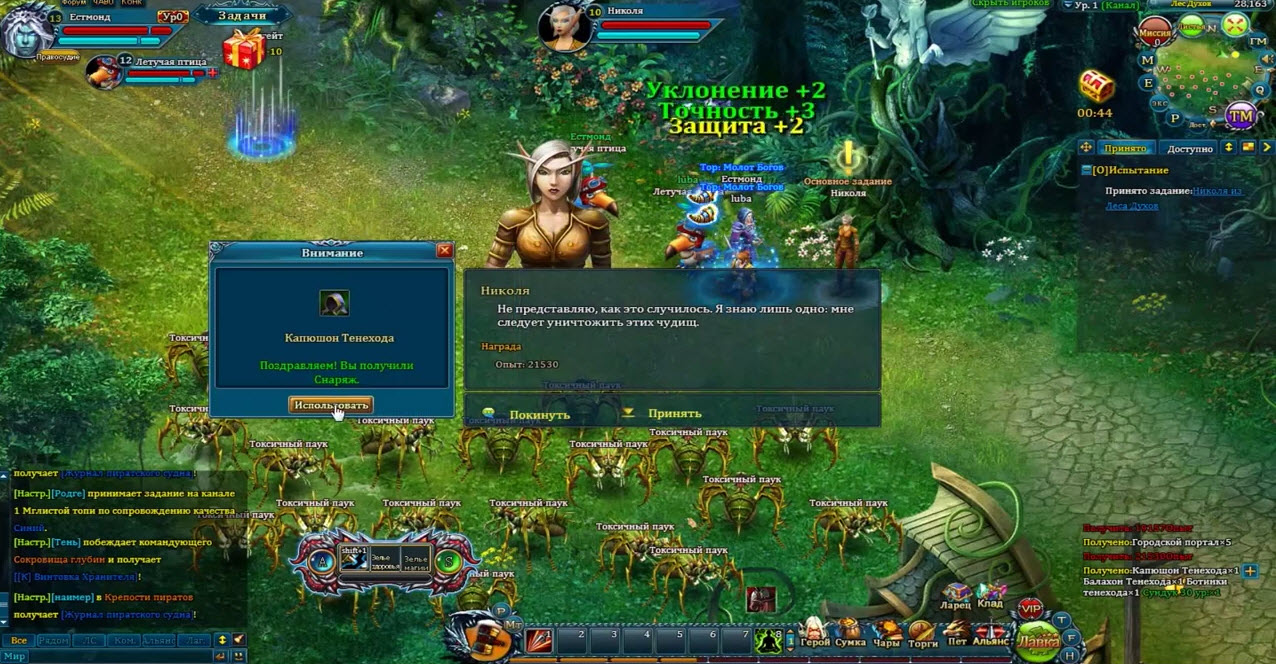Open the Альянс alliance menu

(x=992, y=634)
